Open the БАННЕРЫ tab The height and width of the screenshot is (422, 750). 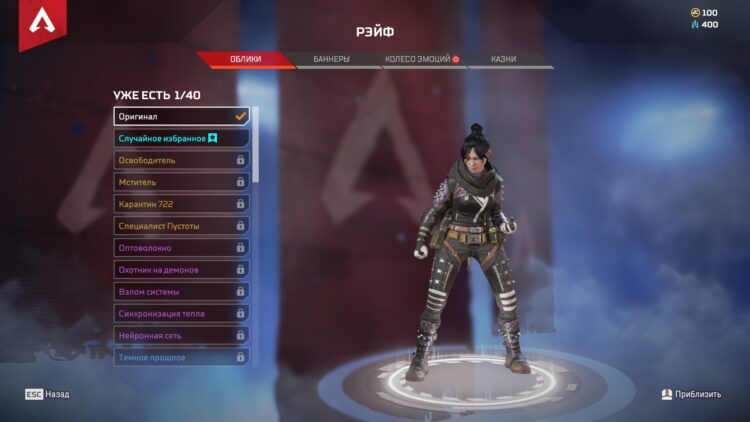[331, 59]
